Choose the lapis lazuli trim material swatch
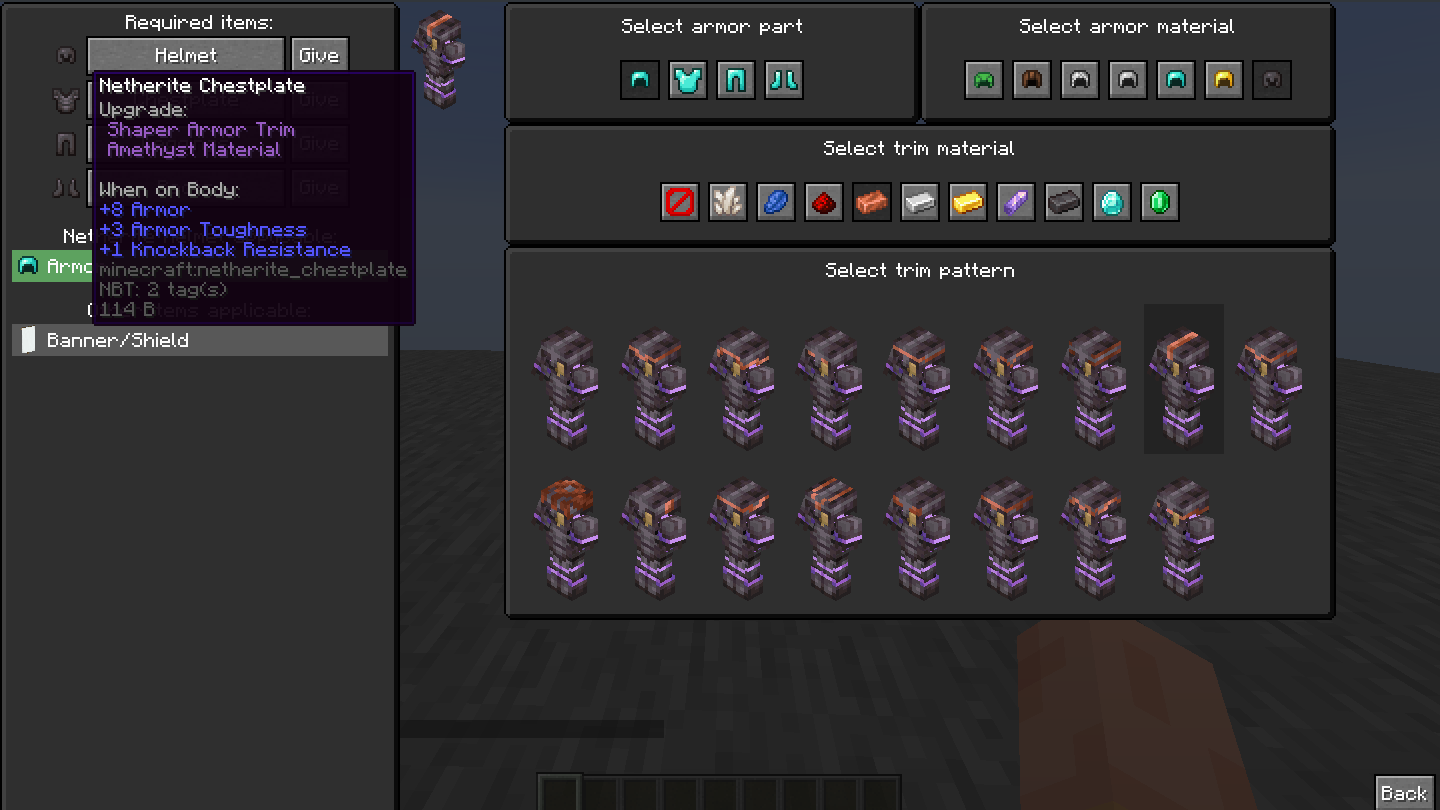The image size is (1440, 810). [x=775, y=202]
